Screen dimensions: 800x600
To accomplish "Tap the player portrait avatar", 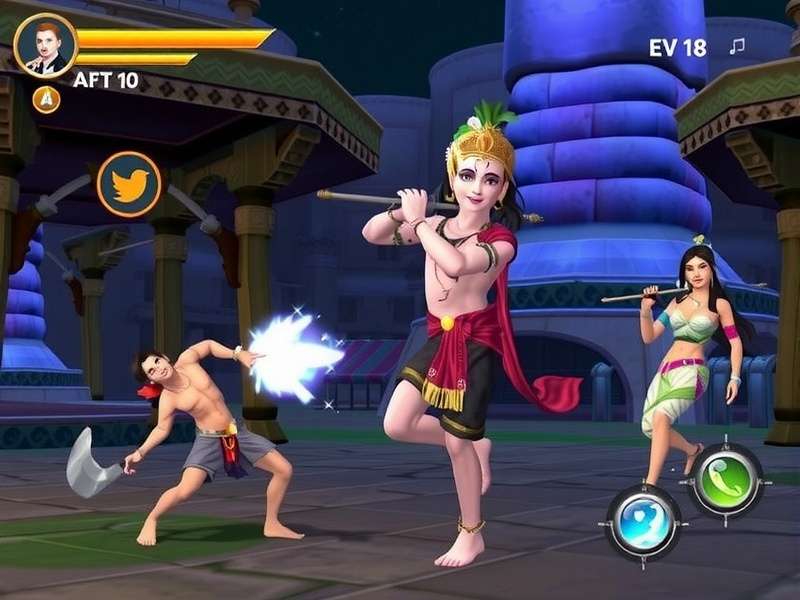I will 45,46.
